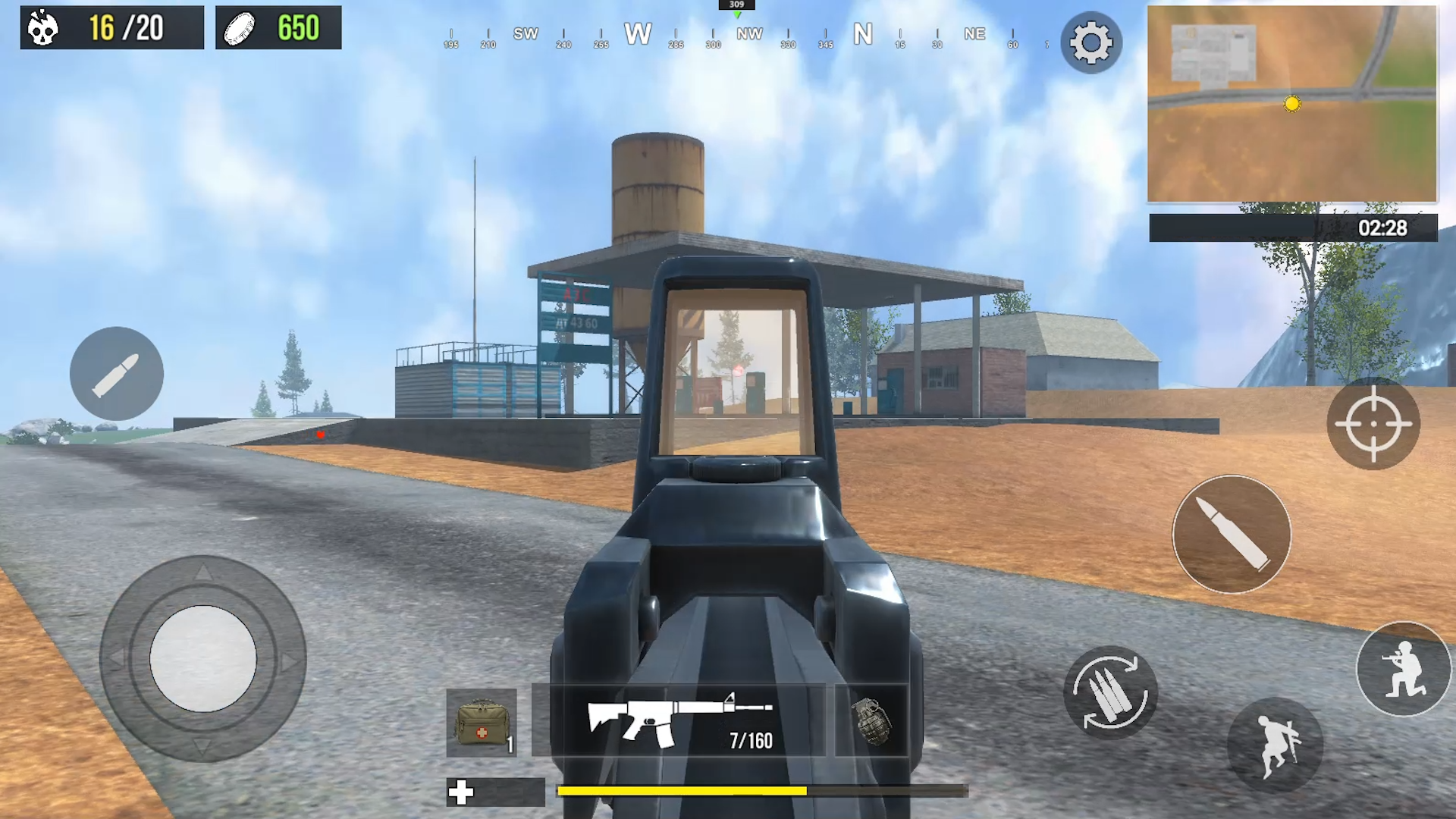Toggle the crouch stance button
Screen dimensions: 1456x819
[1404, 667]
